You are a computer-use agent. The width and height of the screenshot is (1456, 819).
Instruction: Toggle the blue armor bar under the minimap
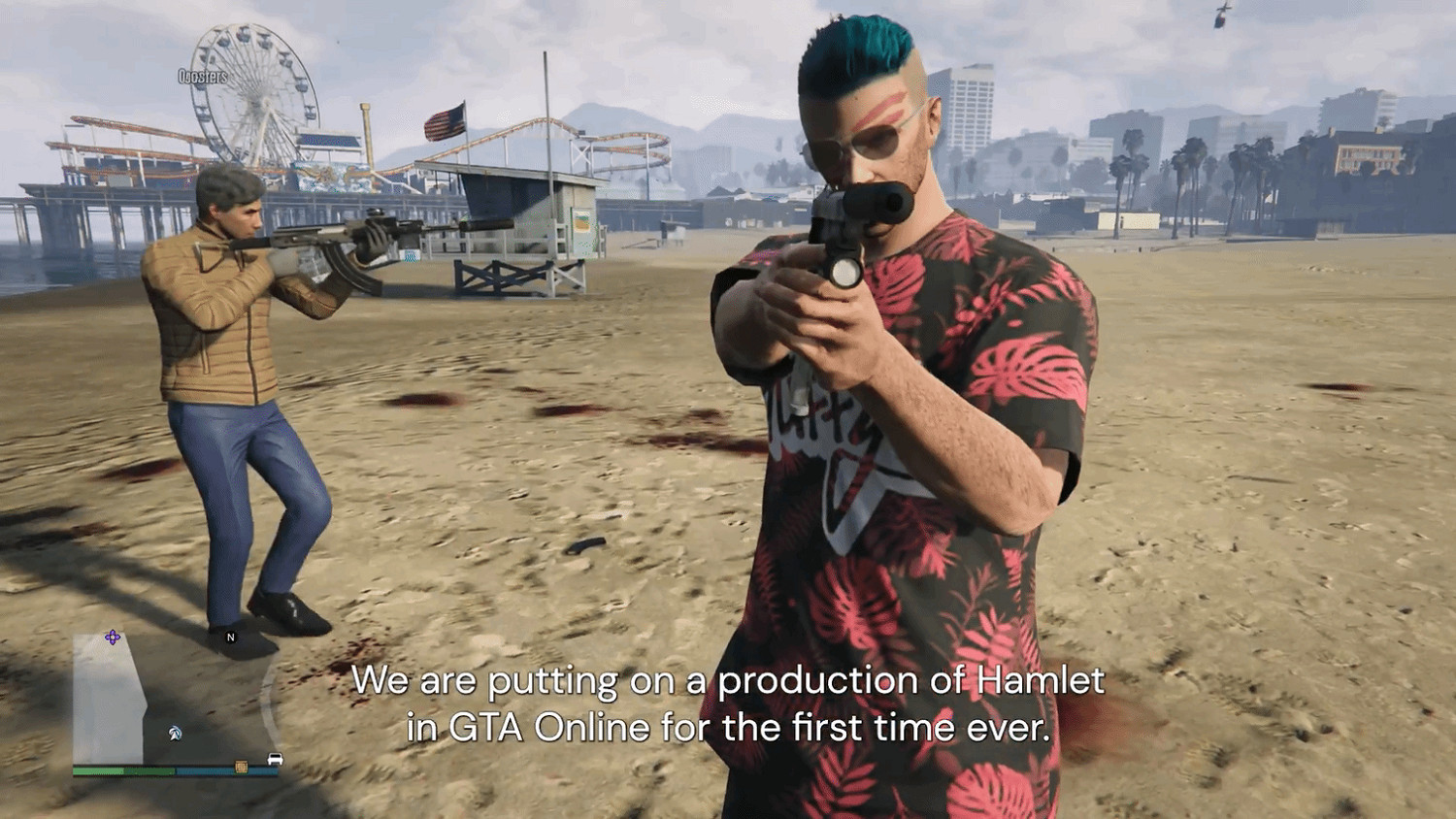coord(226,770)
